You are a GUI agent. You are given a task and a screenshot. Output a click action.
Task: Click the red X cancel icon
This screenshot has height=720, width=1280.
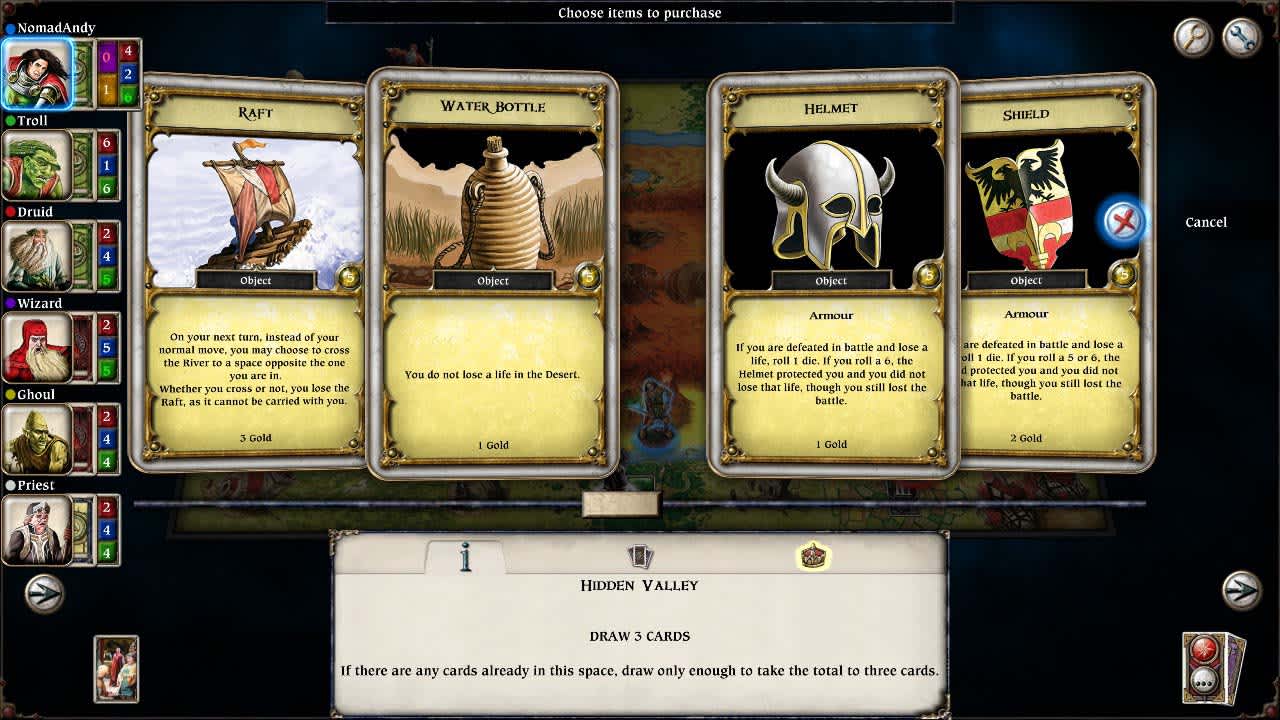tap(1122, 222)
